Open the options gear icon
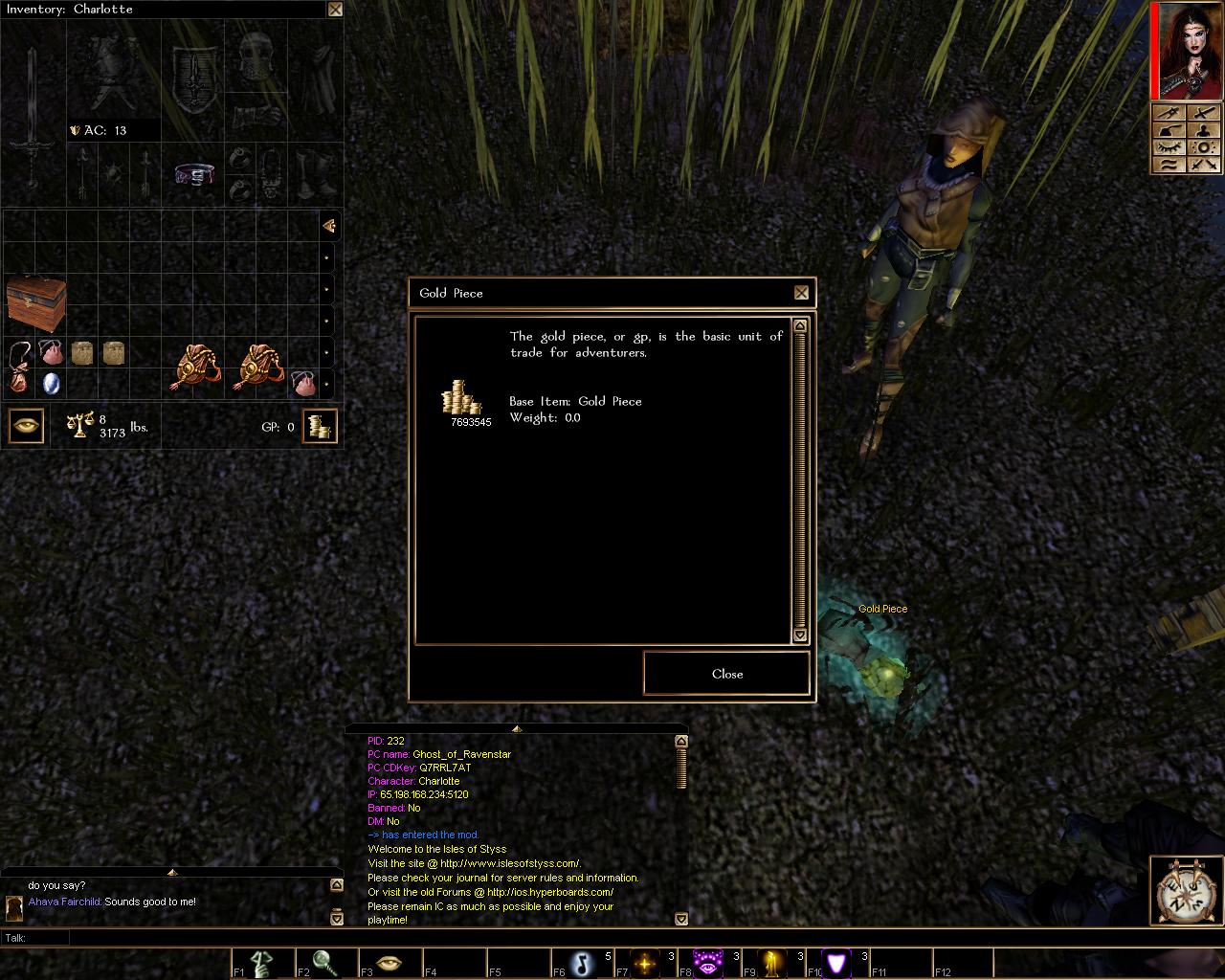Viewport: 1225px width, 980px height. point(1205,147)
